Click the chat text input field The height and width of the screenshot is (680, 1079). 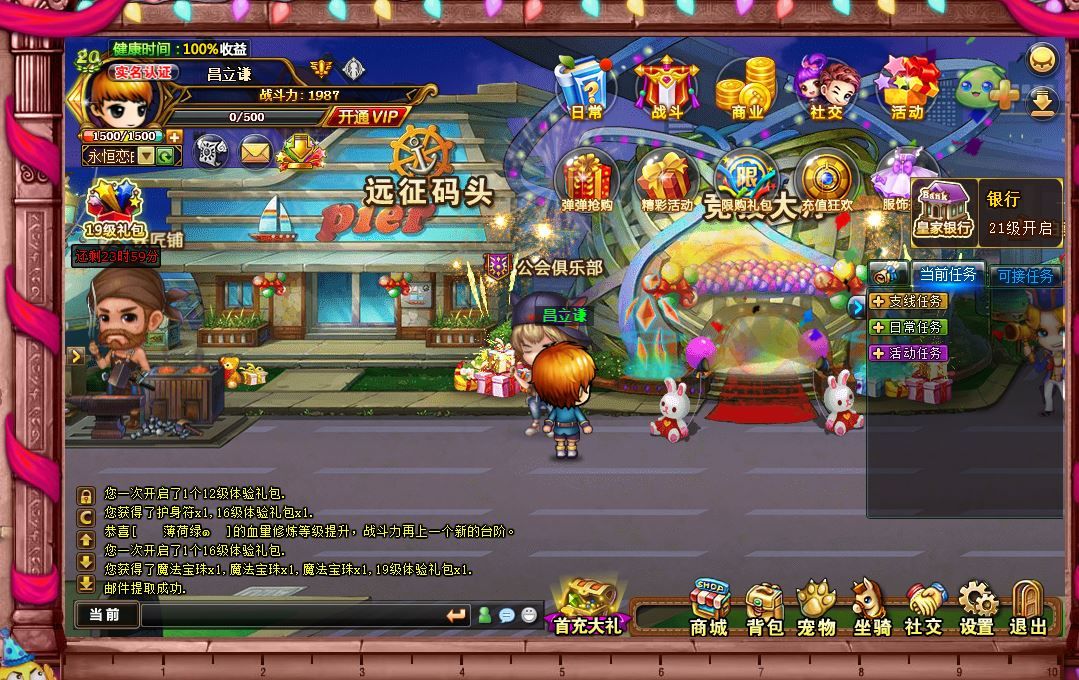[x=292, y=615]
